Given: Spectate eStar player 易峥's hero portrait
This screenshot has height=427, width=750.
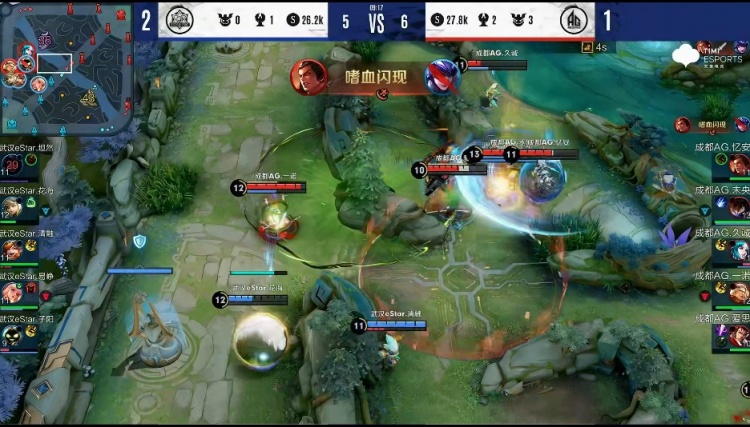Looking at the screenshot, I should (x=12, y=293).
